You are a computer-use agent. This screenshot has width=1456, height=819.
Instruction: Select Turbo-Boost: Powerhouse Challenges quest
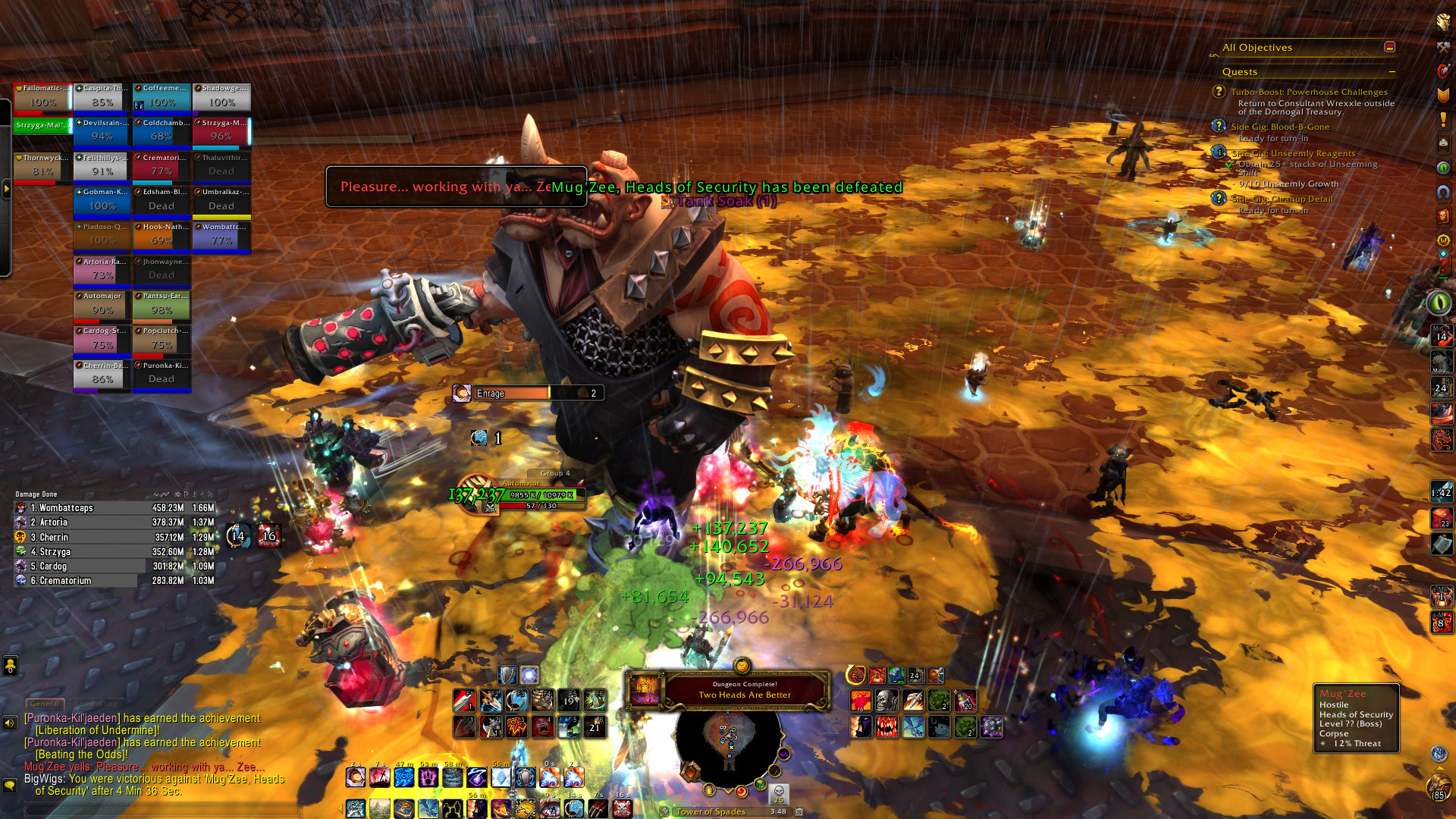pyautogui.click(x=1309, y=92)
